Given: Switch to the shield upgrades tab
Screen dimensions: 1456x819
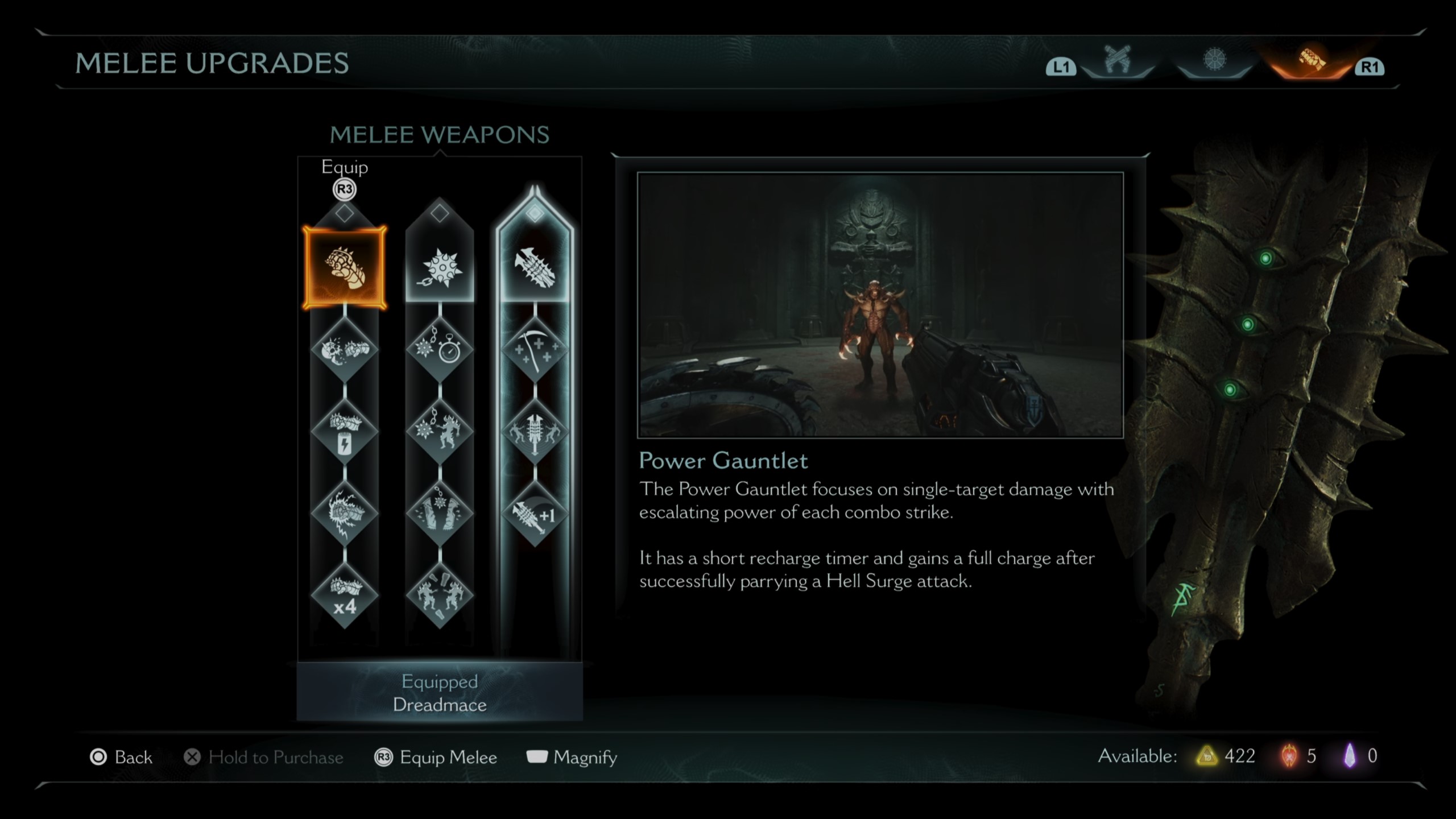Looking at the screenshot, I should tap(1214, 61).
